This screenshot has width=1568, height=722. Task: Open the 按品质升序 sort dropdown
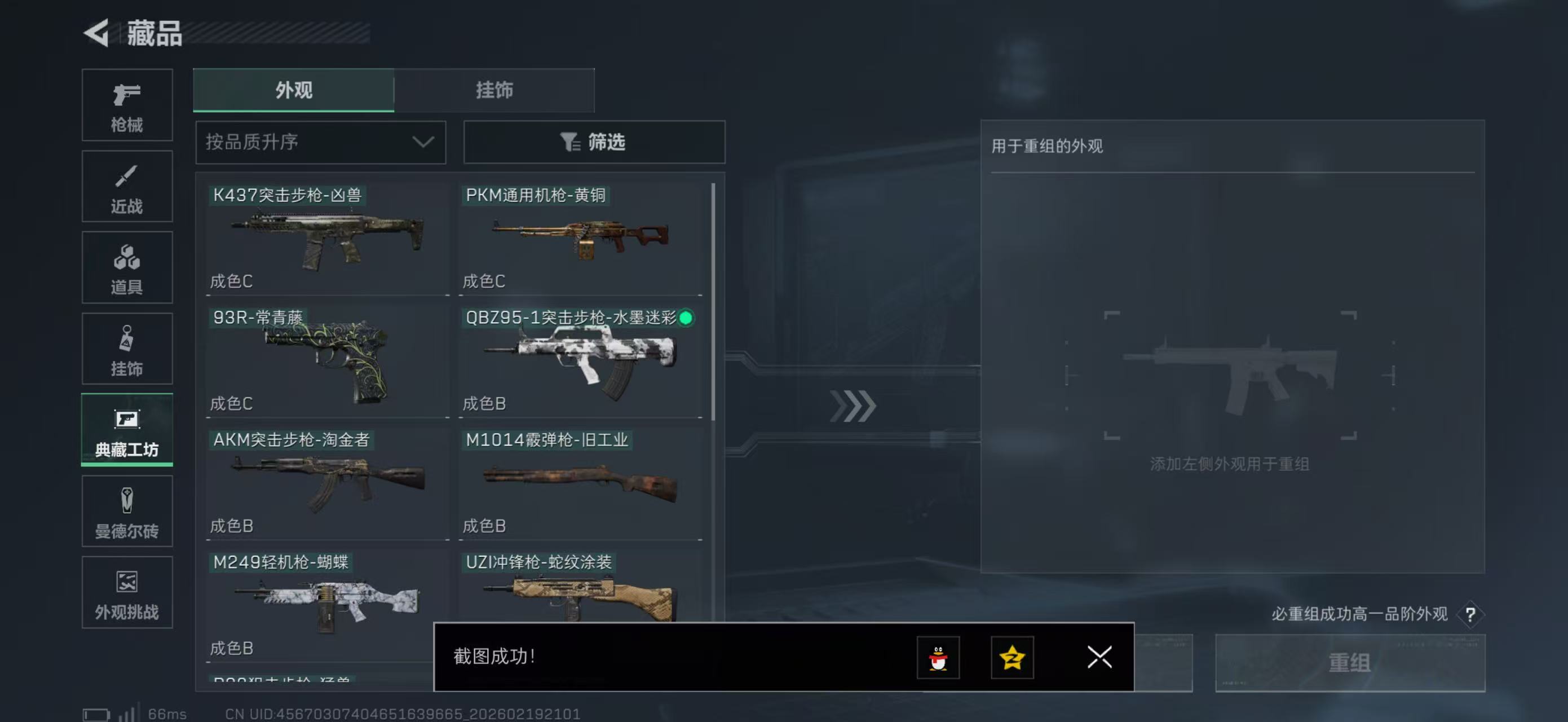[320, 142]
